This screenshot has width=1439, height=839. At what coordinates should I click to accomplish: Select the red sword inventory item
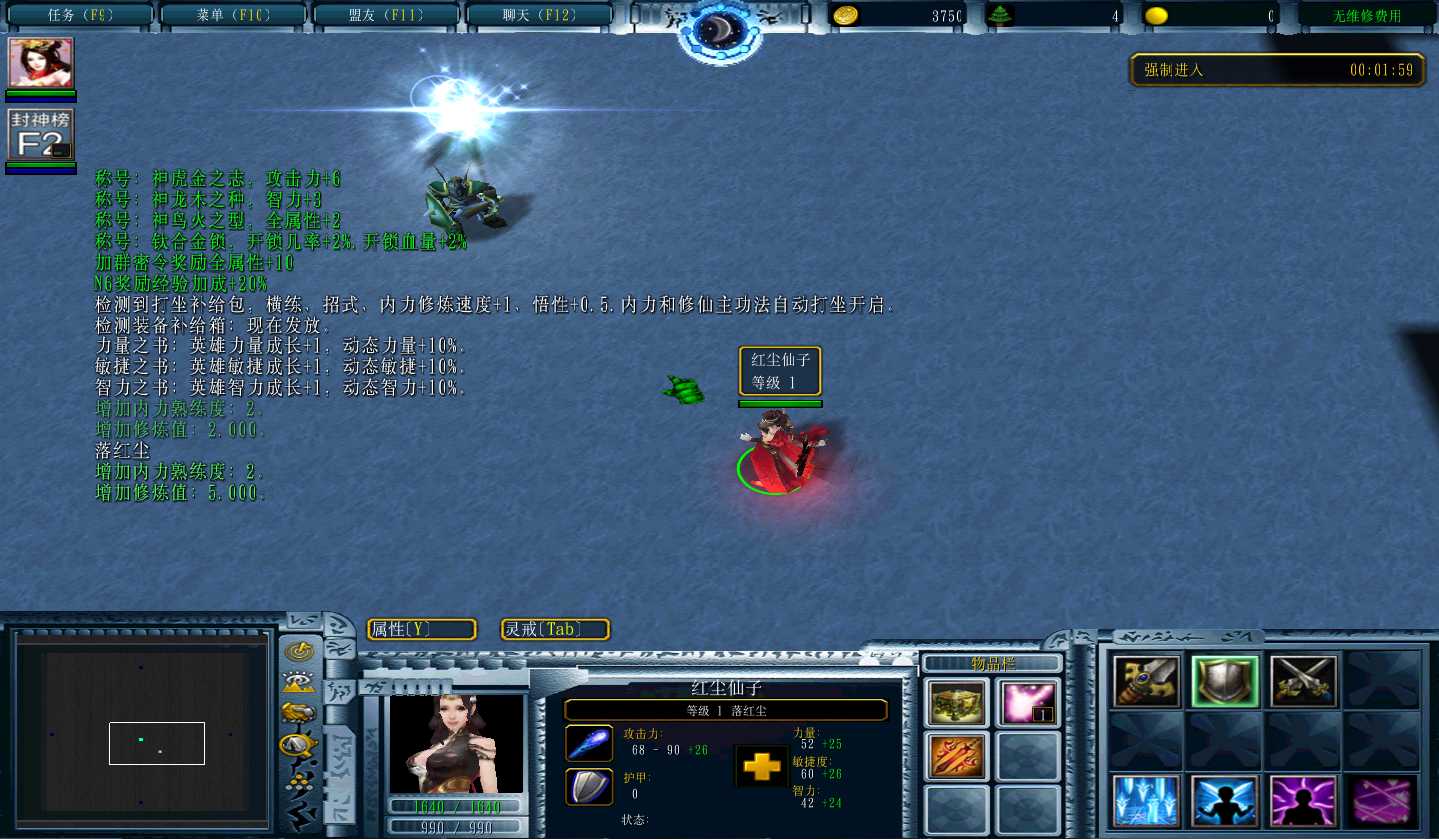[x=957, y=756]
